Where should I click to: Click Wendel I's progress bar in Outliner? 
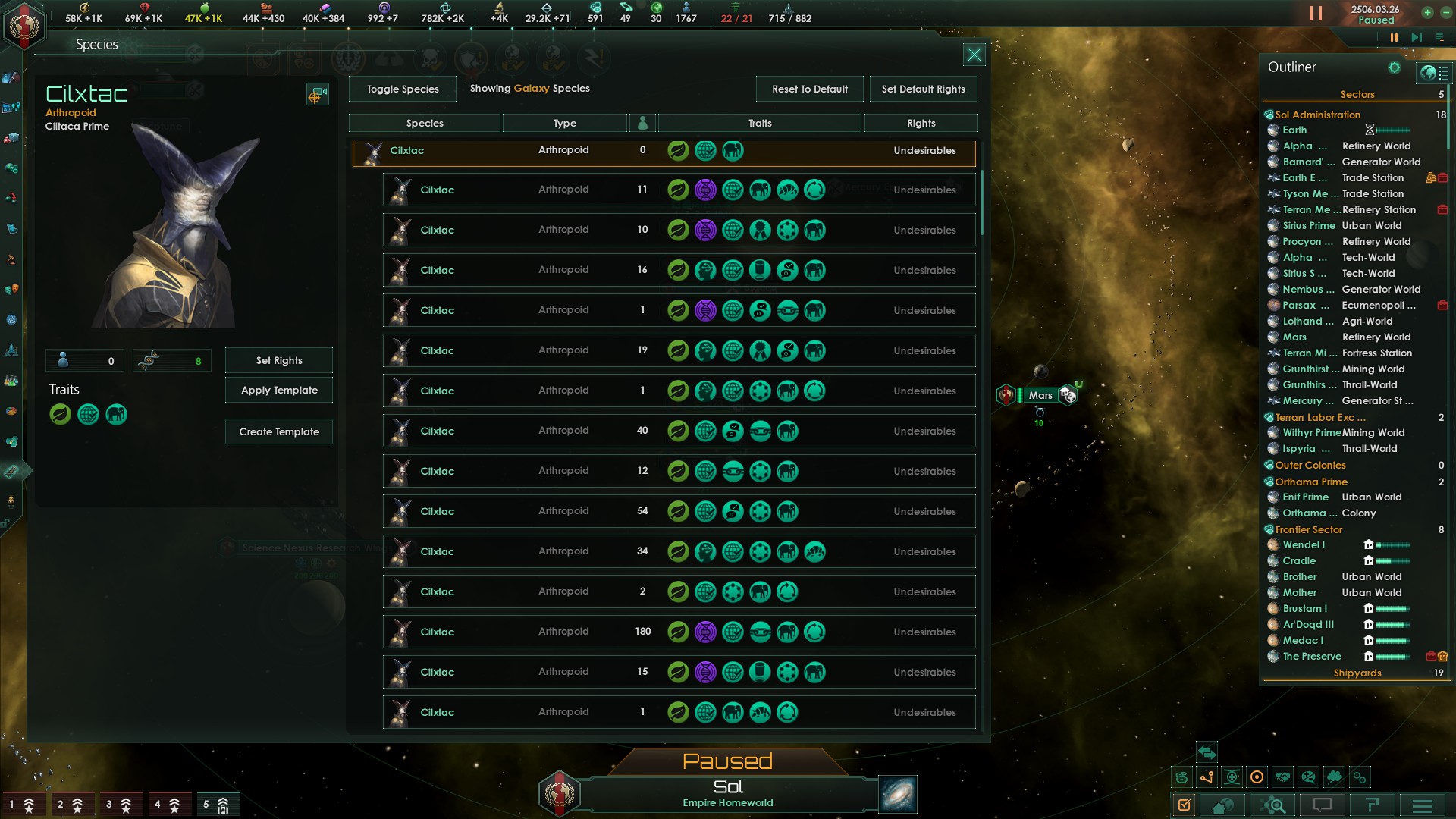point(1394,544)
